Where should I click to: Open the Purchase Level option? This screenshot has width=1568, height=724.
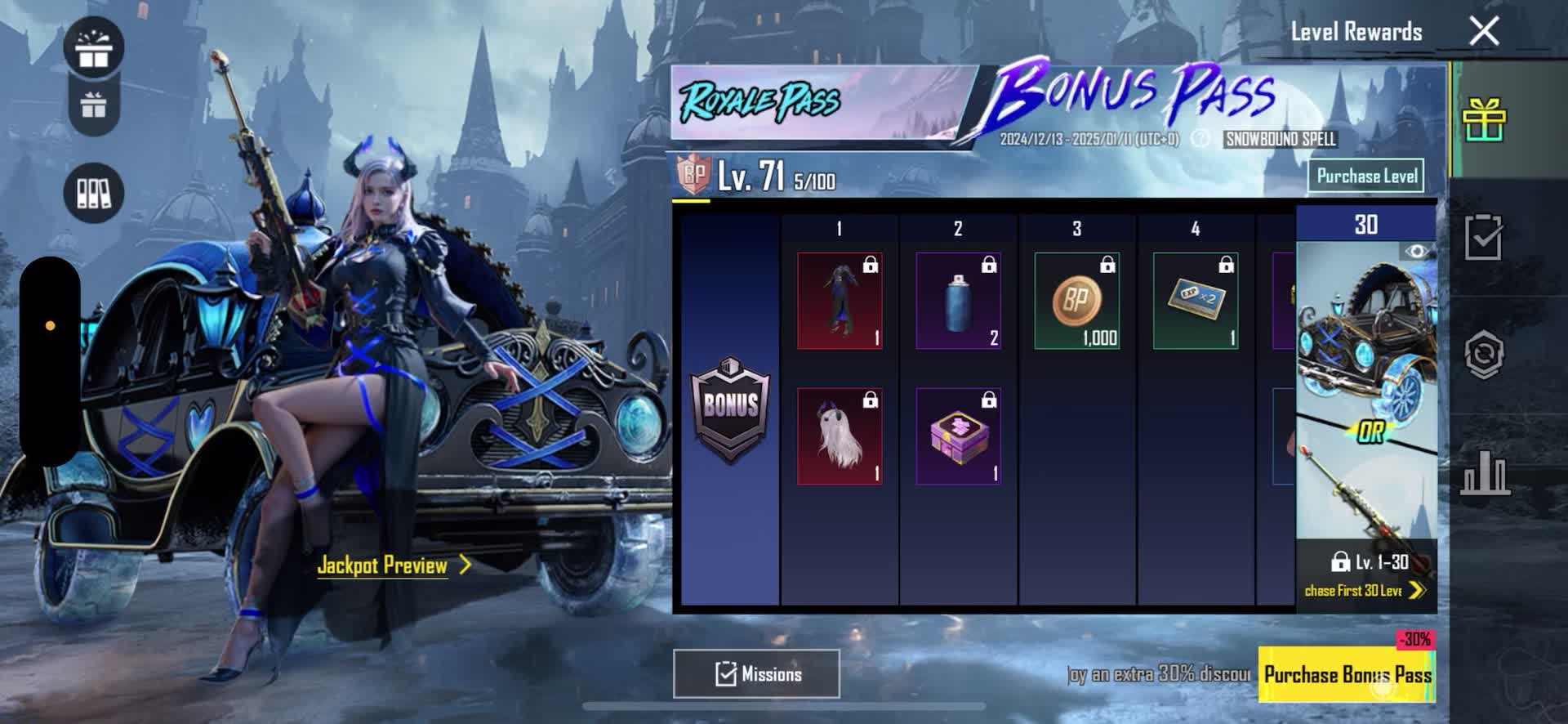tap(1366, 176)
